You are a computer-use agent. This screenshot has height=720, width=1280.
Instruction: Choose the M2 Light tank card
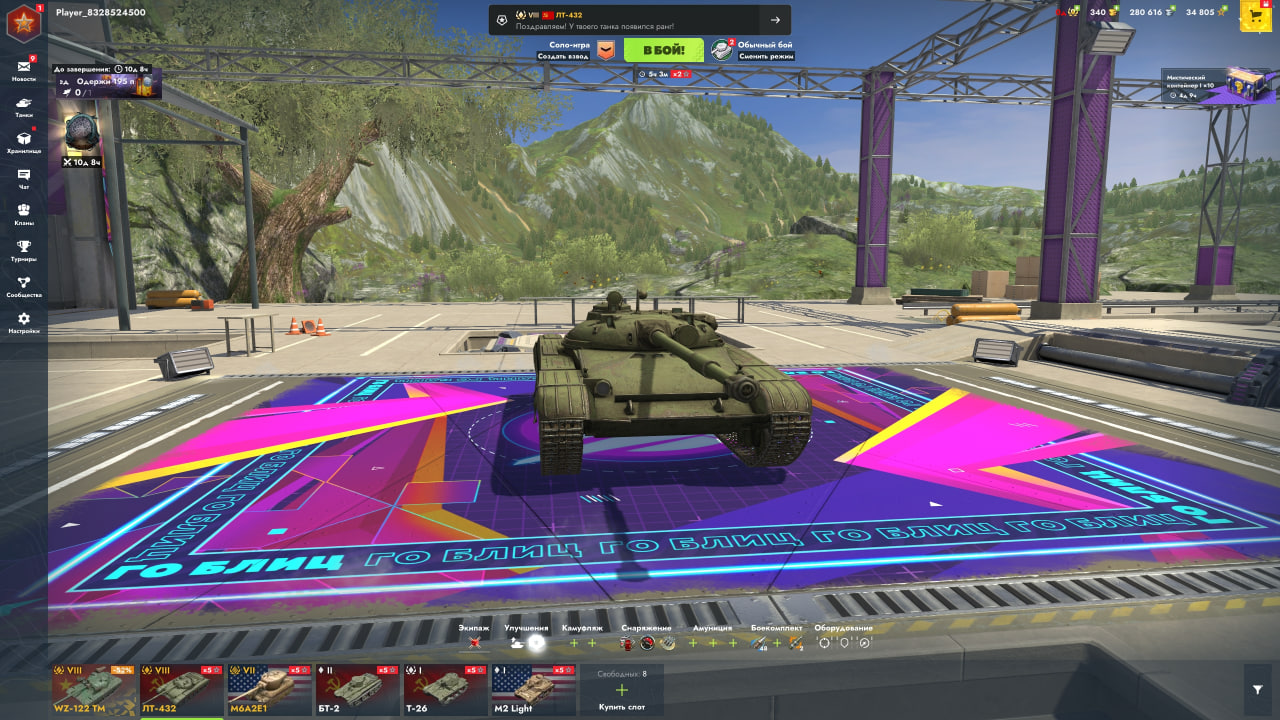(x=533, y=690)
